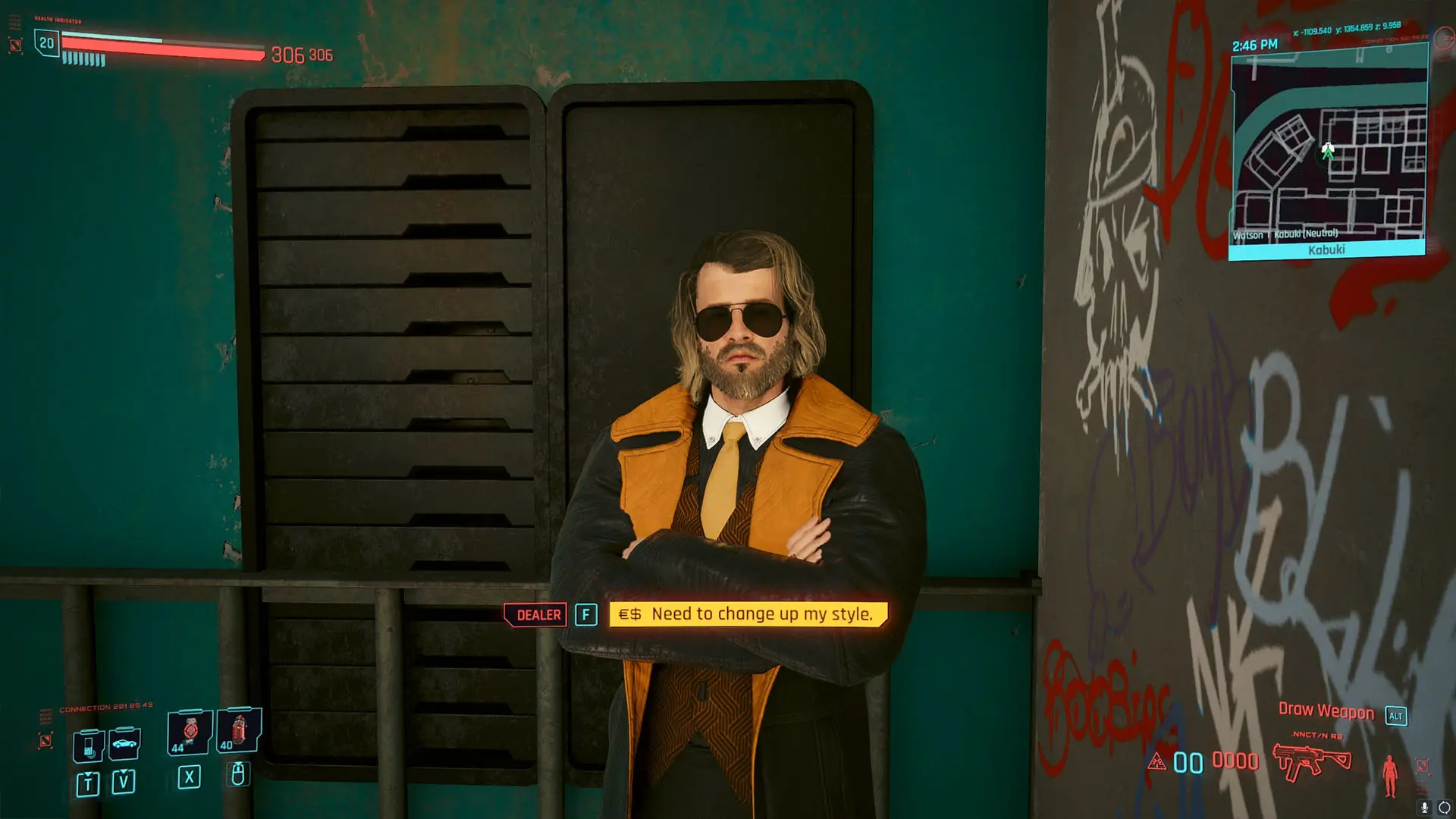This screenshot has width=1456, height=819.
Task: Click the DEALER name tag
Action: tap(536, 614)
